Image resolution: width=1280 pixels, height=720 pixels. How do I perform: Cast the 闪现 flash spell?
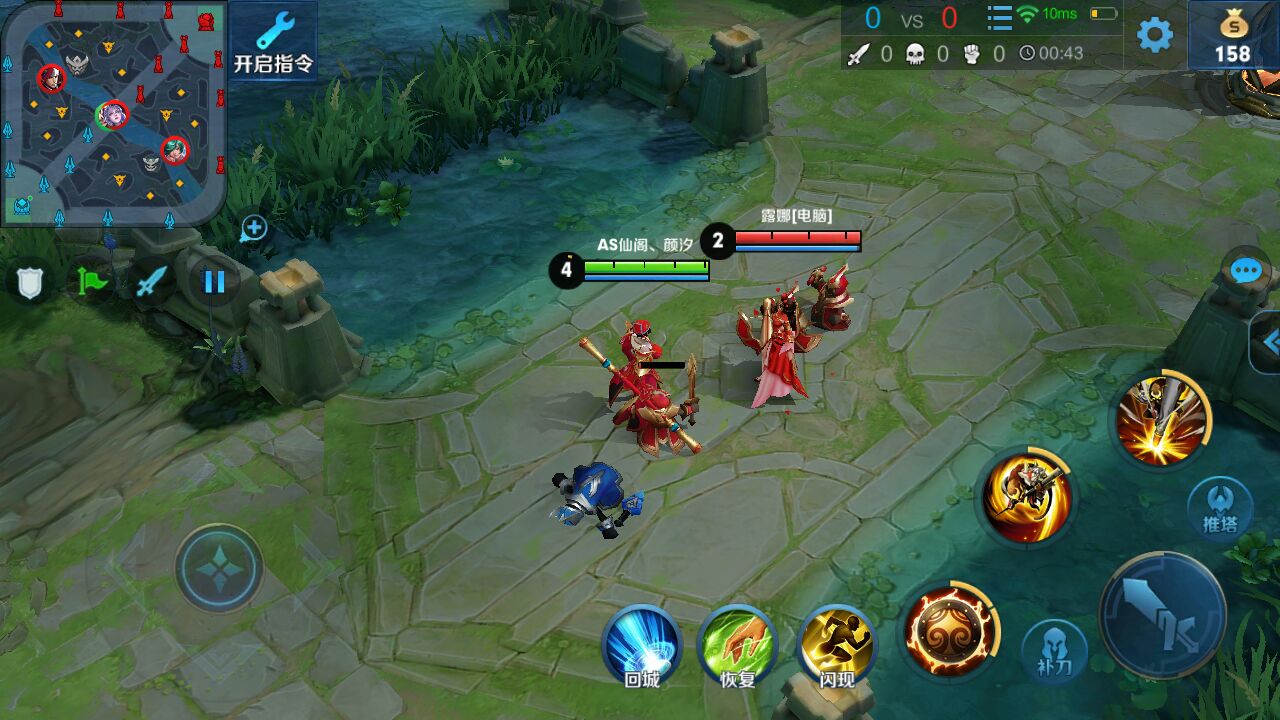pos(837,645)
